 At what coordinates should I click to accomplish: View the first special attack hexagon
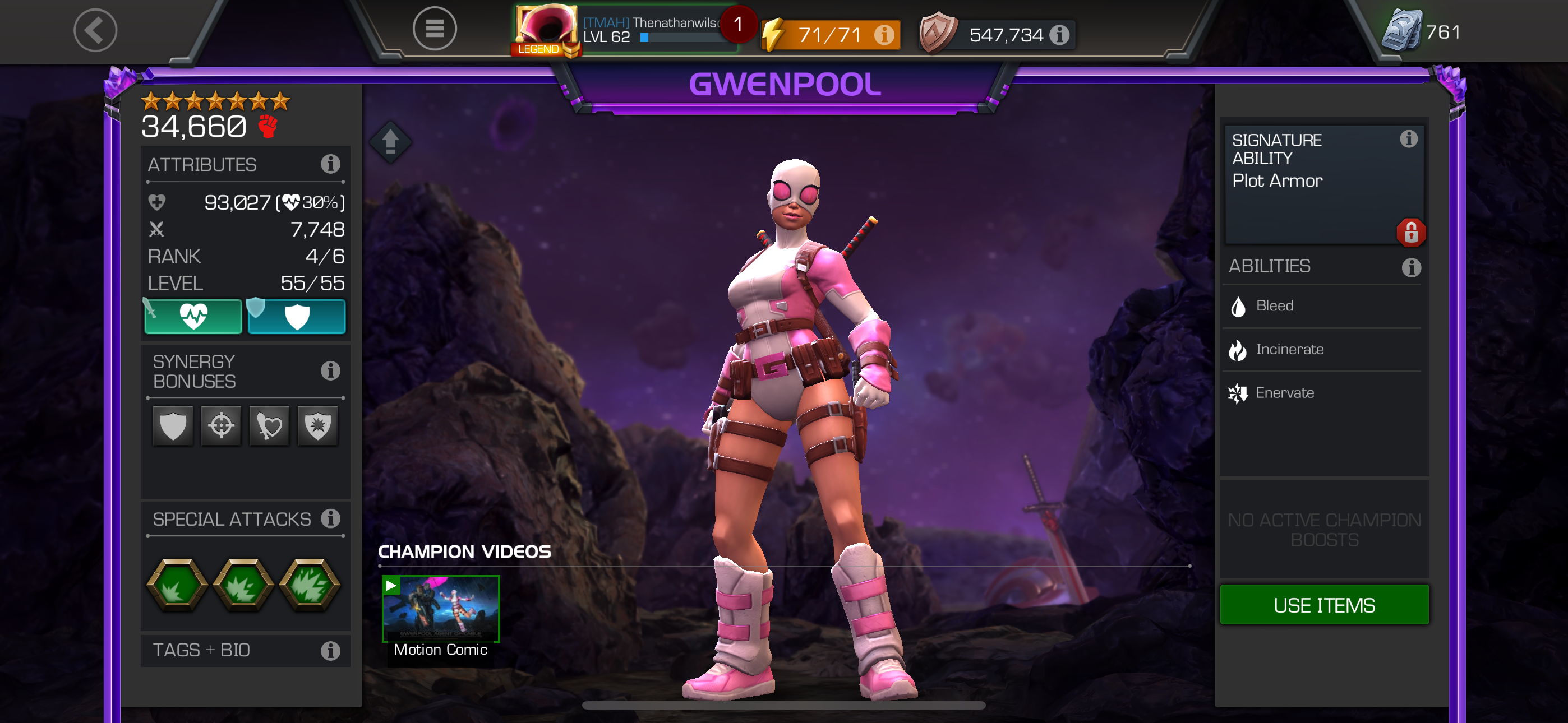pyautogui.click(x=177, y=584)
